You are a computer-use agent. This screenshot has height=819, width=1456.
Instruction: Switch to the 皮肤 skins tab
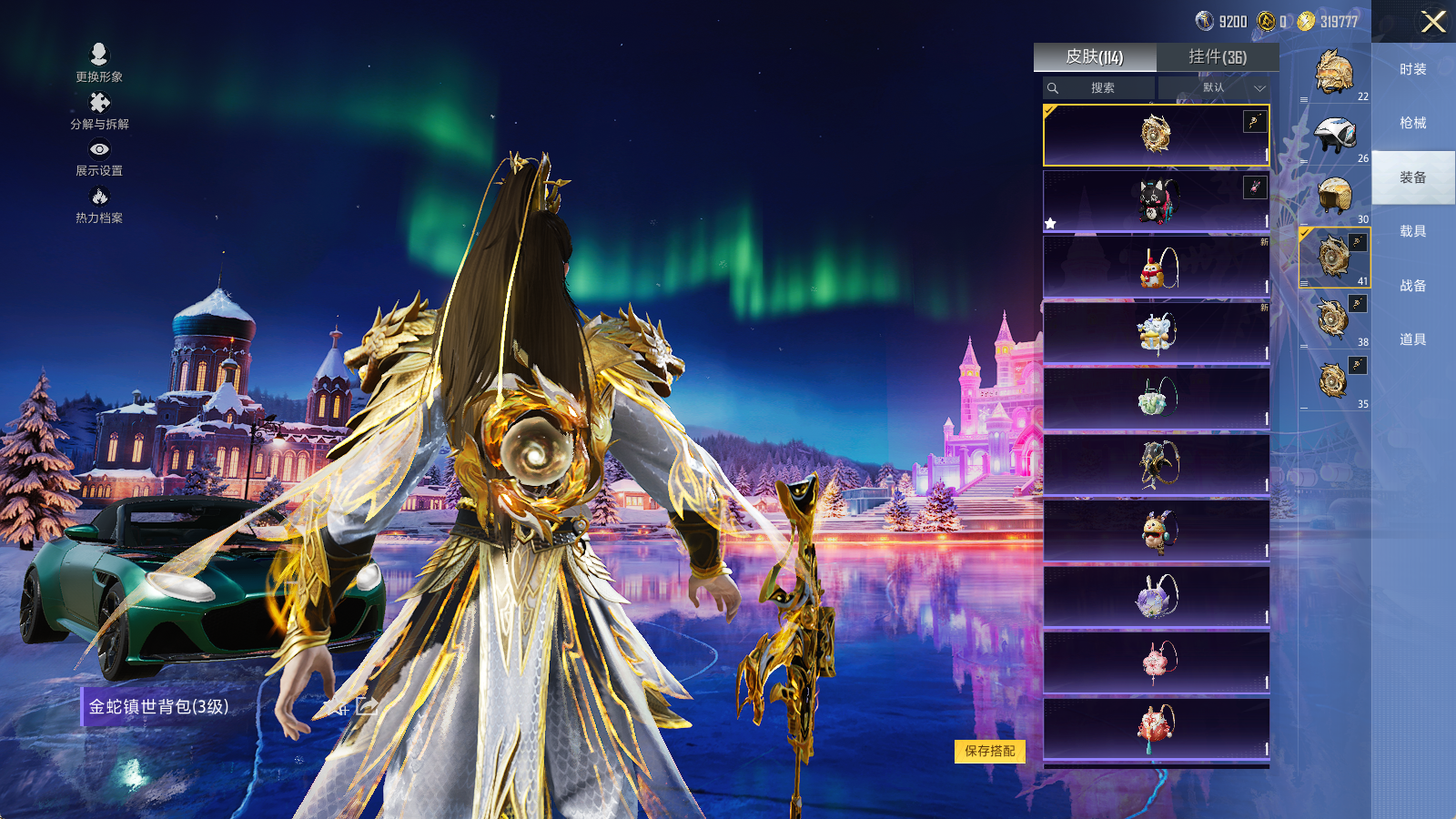pyautogui.click(x=1095, y=57)
